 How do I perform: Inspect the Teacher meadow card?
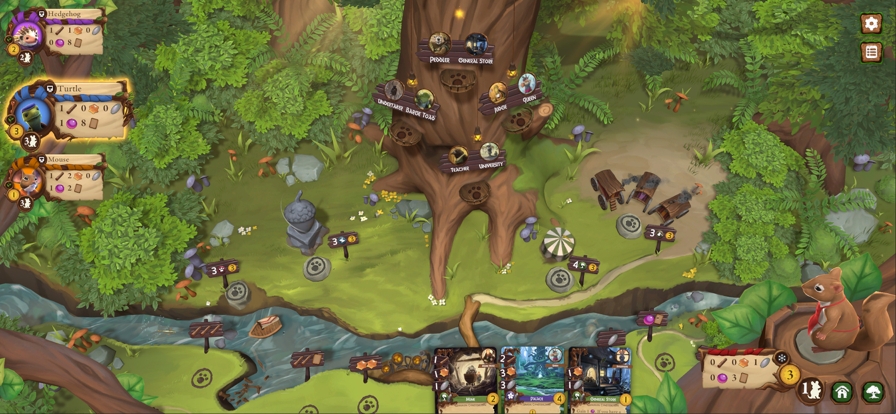tap(458, 156)
